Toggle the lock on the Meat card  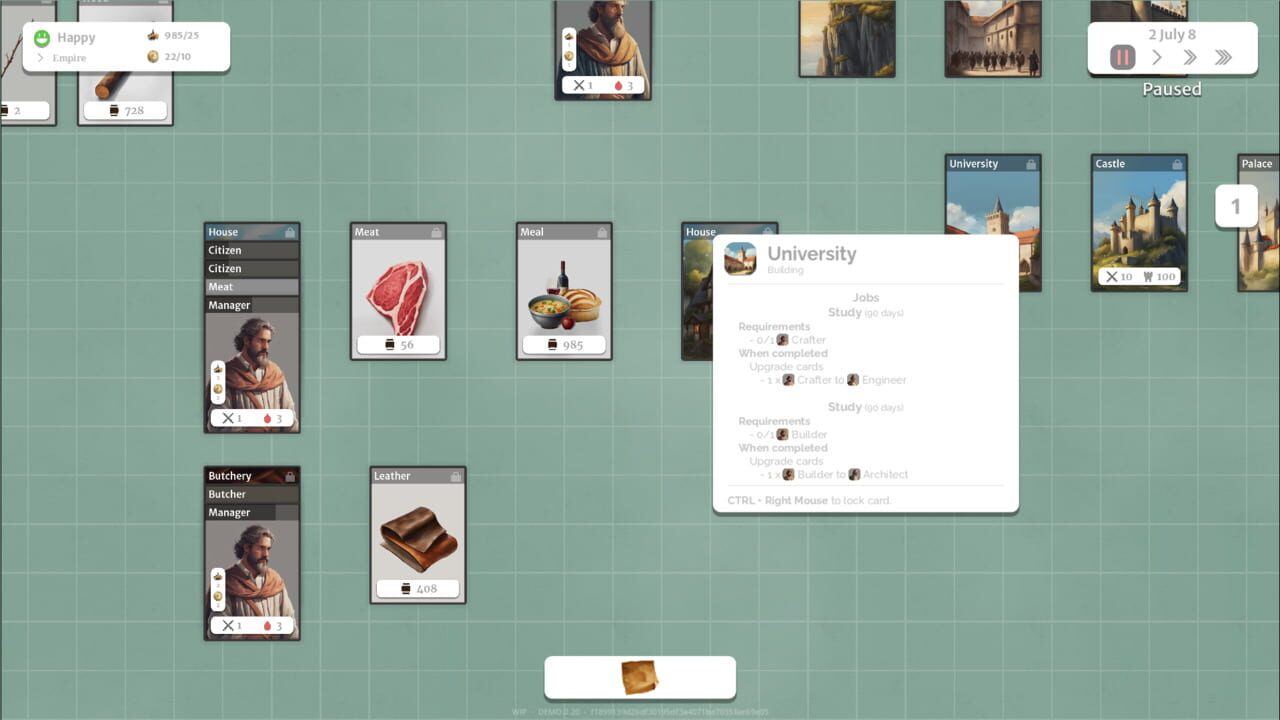pyautogui.click(x=438, y=231)
